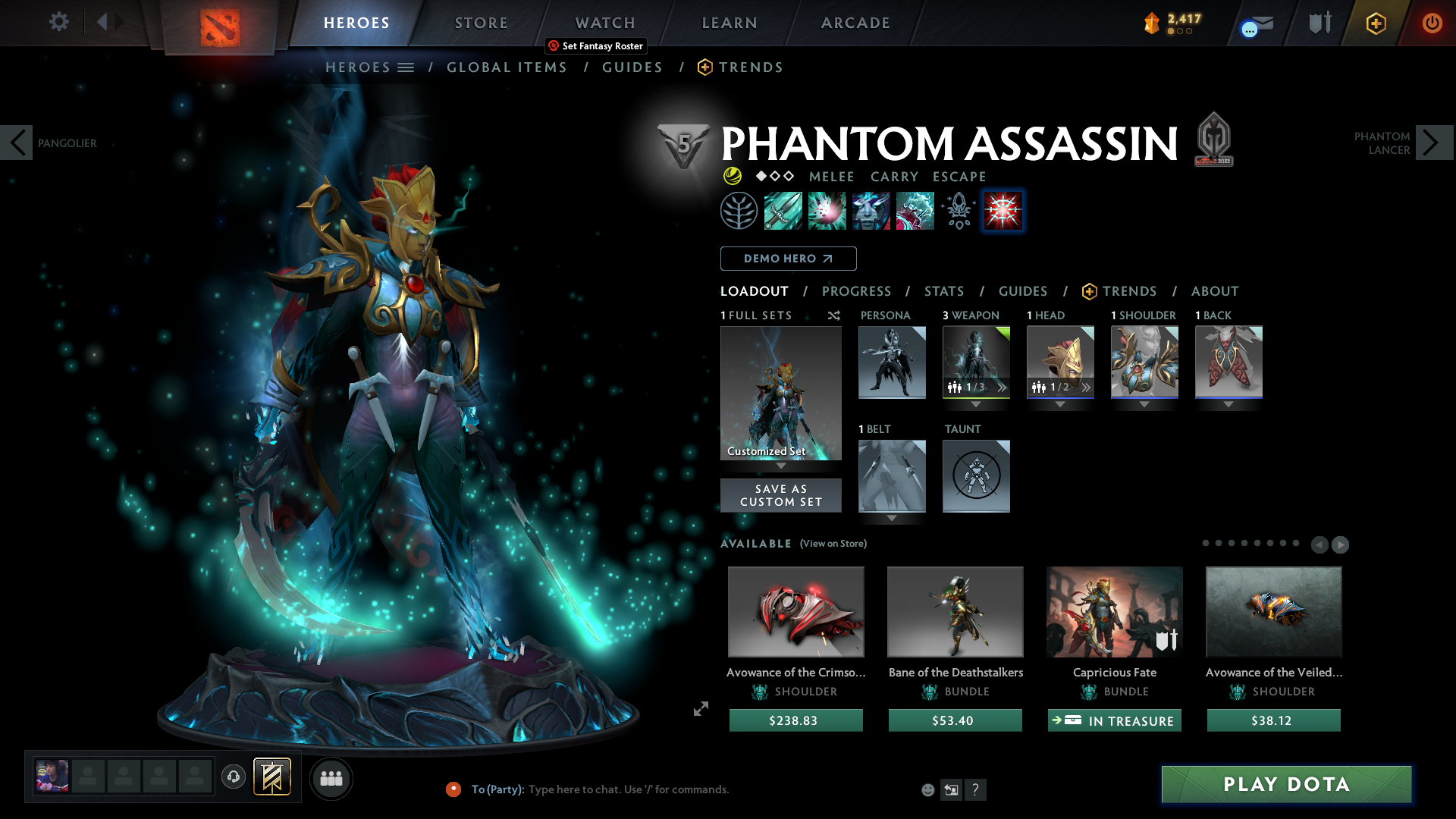Click the party chat input field
1456x819 pixels.
[682, 789]
